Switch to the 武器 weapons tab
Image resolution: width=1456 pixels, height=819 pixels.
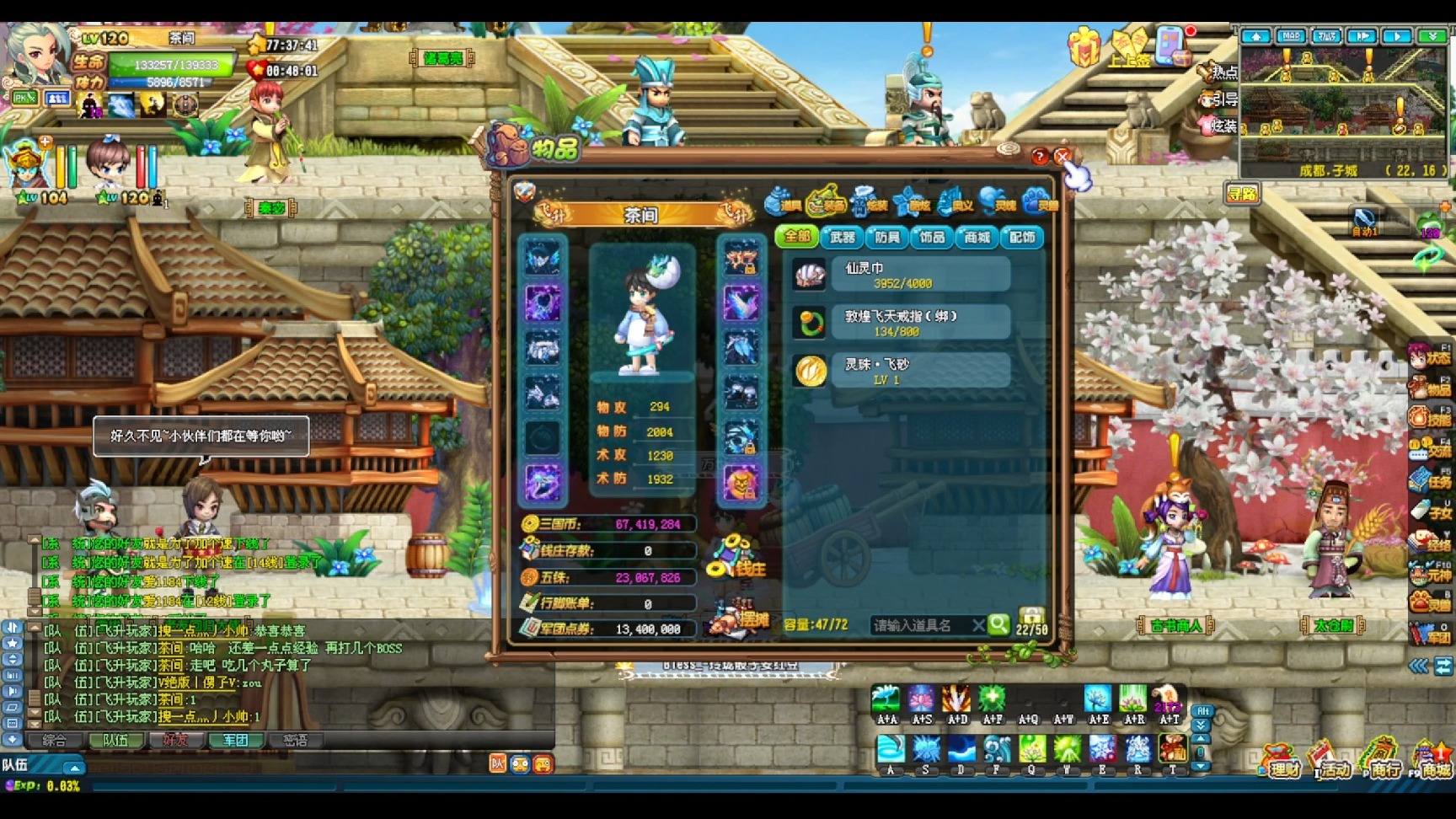pyautogui.click(x=842, y=238)
